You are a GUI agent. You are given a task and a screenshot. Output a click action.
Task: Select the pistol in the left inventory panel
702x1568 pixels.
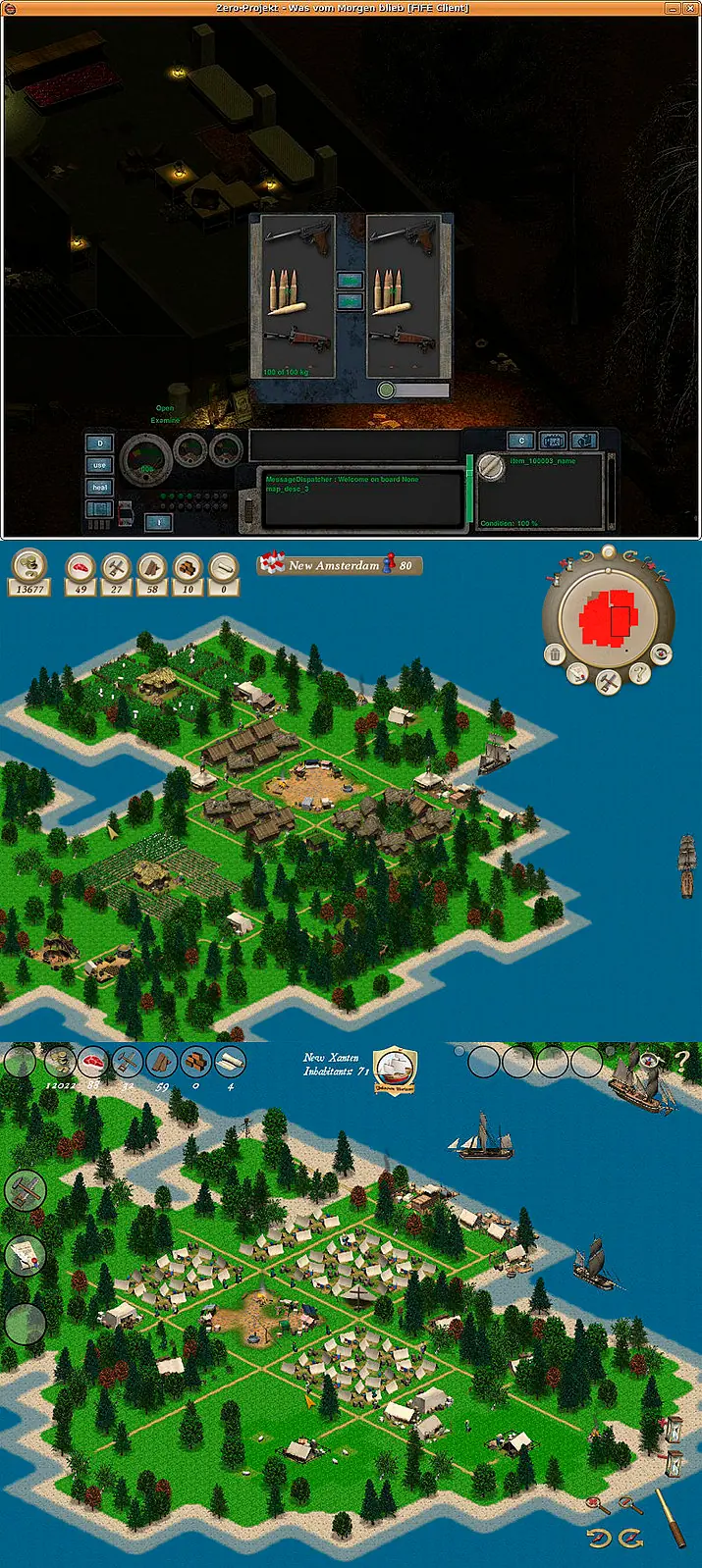pyautogui.click(x=297, y=236)
